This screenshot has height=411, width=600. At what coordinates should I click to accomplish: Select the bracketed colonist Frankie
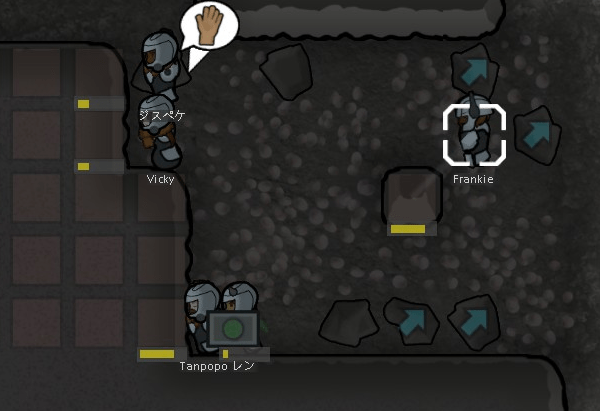(474, 134)
